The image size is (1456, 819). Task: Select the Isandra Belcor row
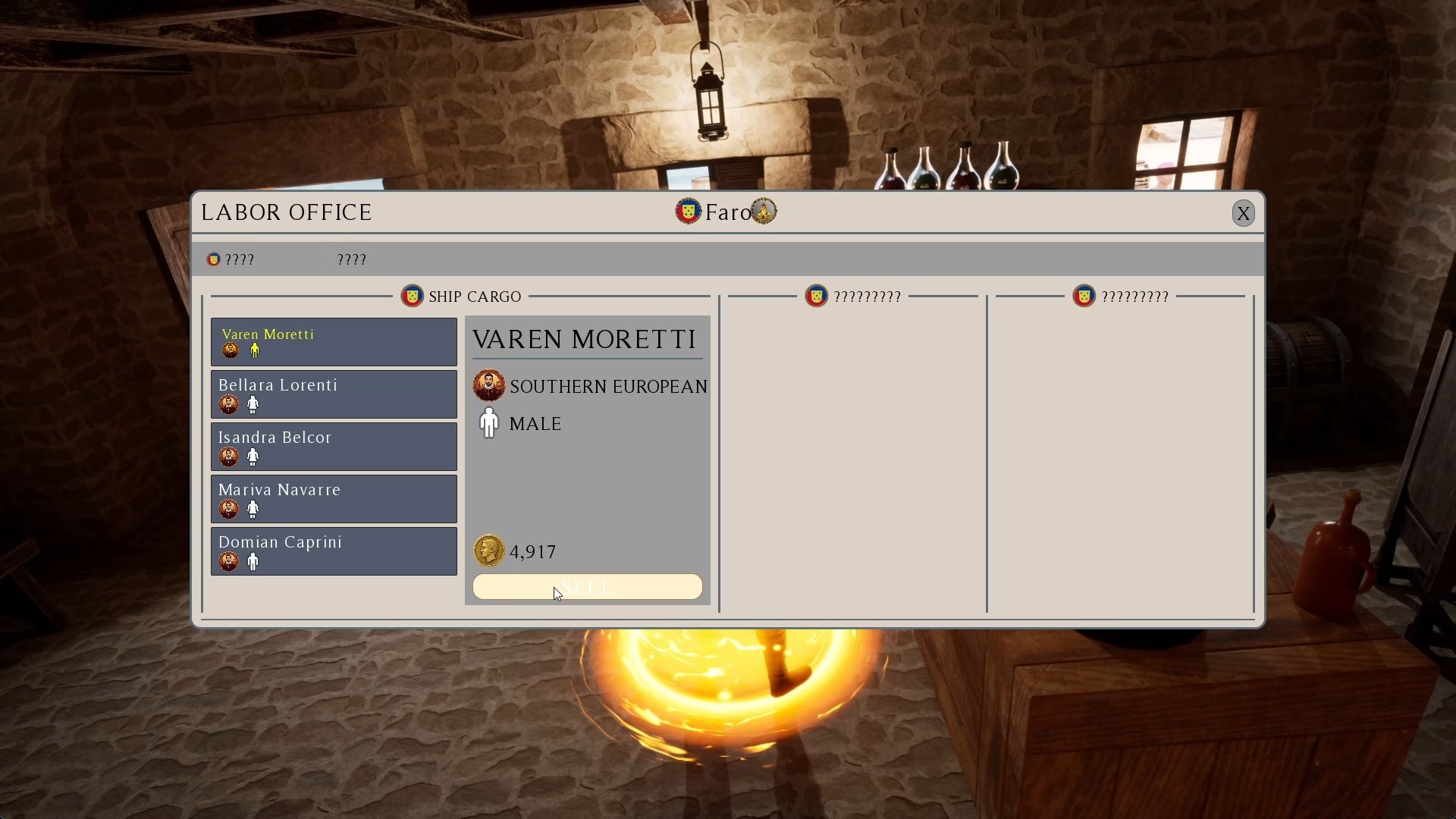(334, 447)
